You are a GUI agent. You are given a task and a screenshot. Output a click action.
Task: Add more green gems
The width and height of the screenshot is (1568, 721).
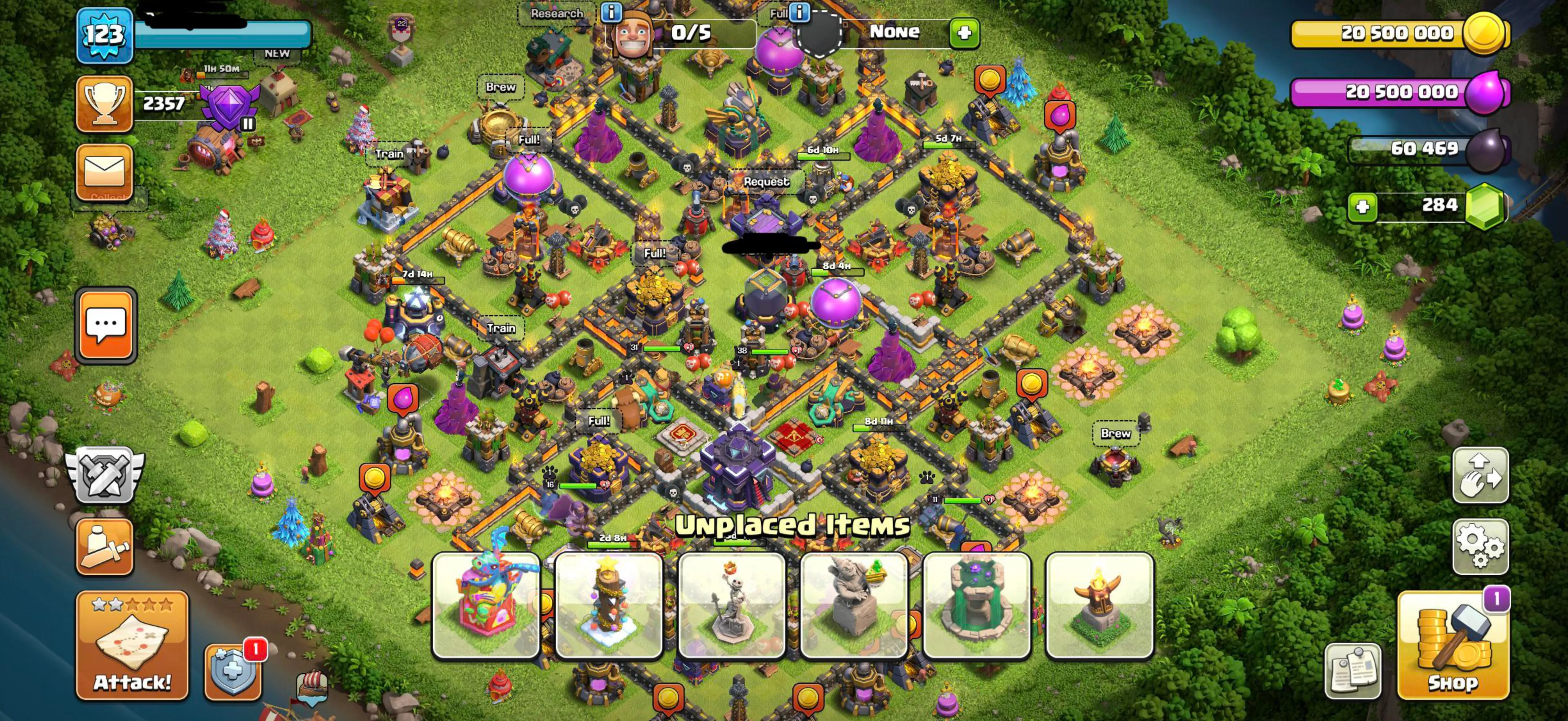pyautogui.click(x=1362, y=206)
